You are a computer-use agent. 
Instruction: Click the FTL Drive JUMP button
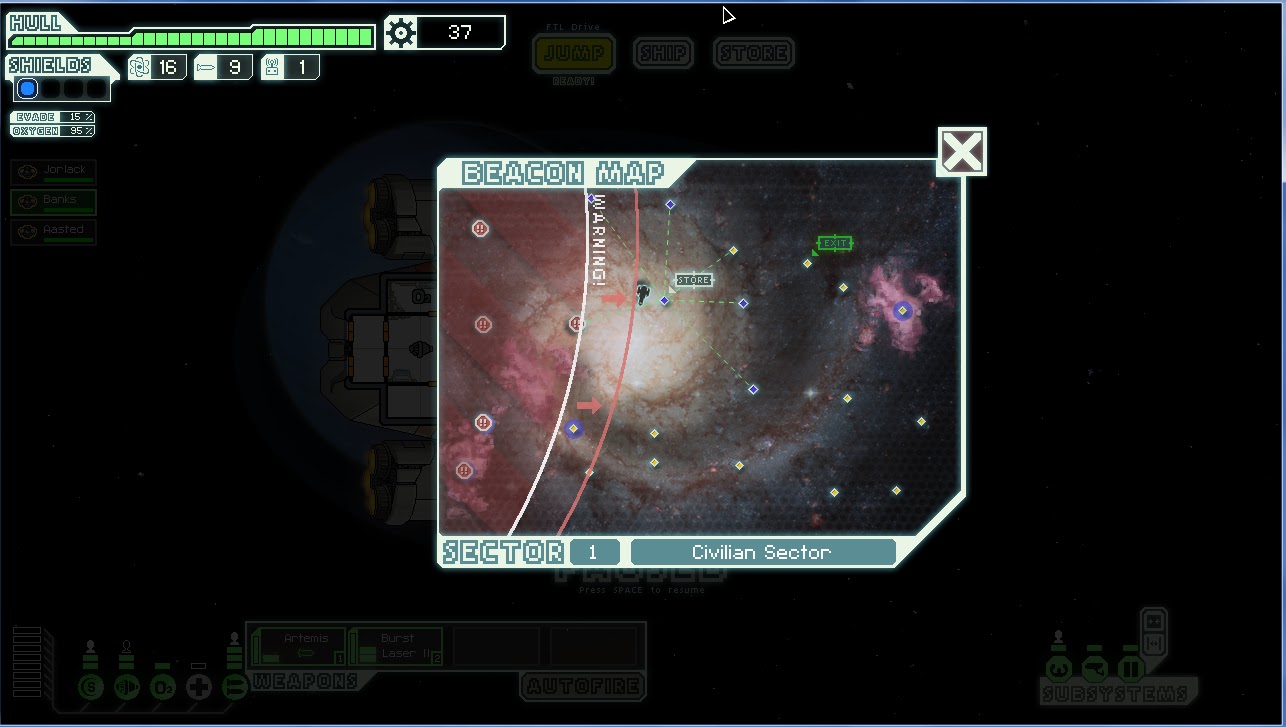coord(574,54)
